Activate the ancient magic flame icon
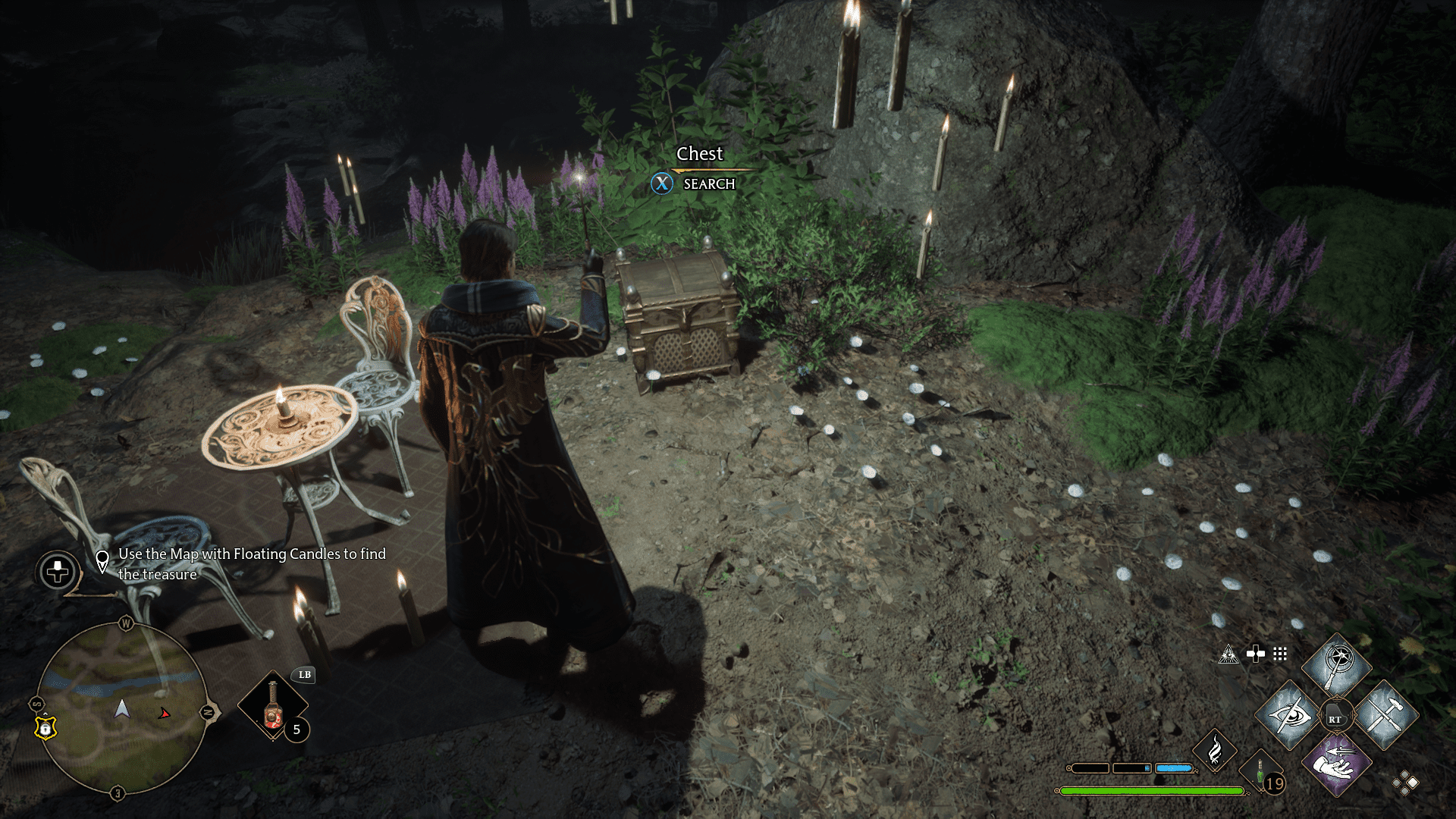Screen dimensions: 1456x819 pos(1215,750)
